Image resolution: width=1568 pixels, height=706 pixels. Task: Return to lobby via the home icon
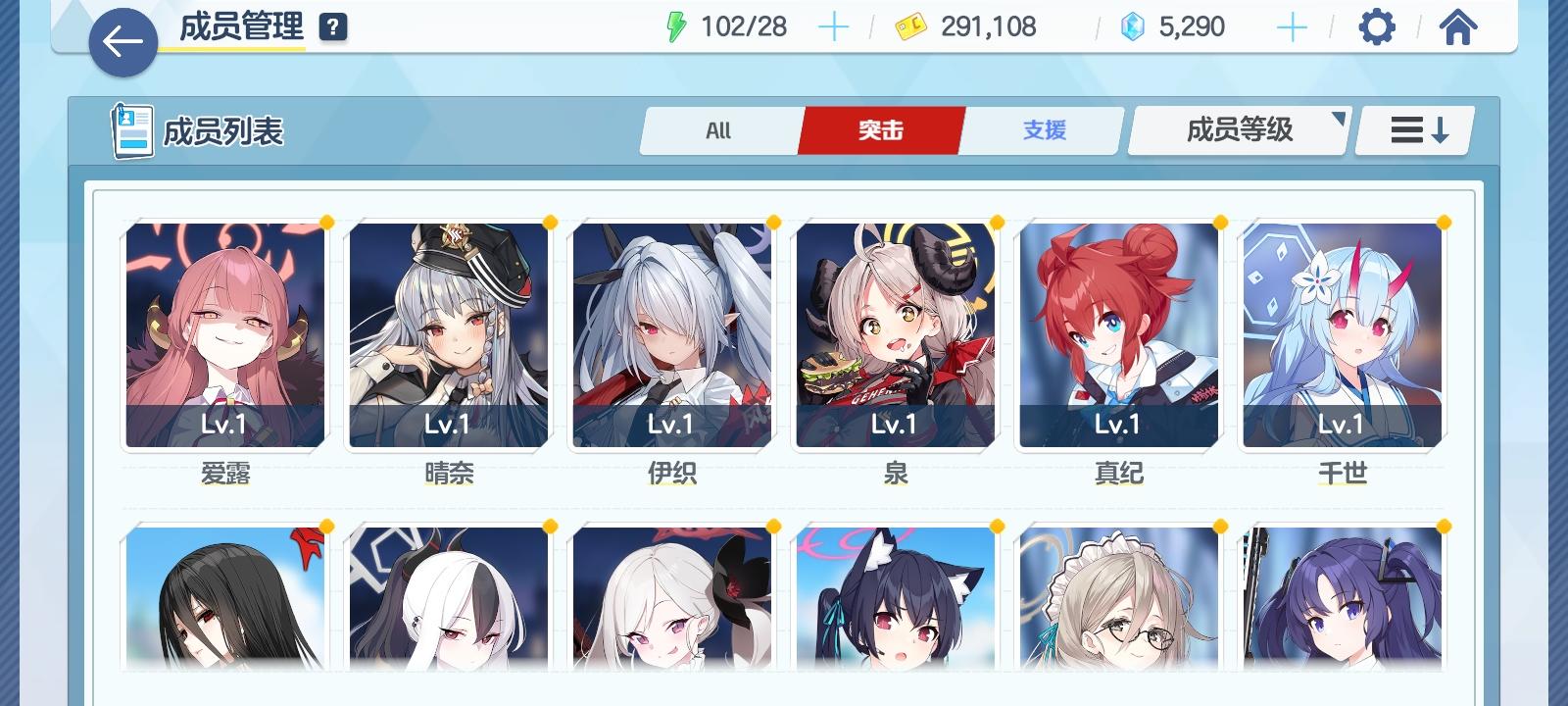click(1459, 26)
